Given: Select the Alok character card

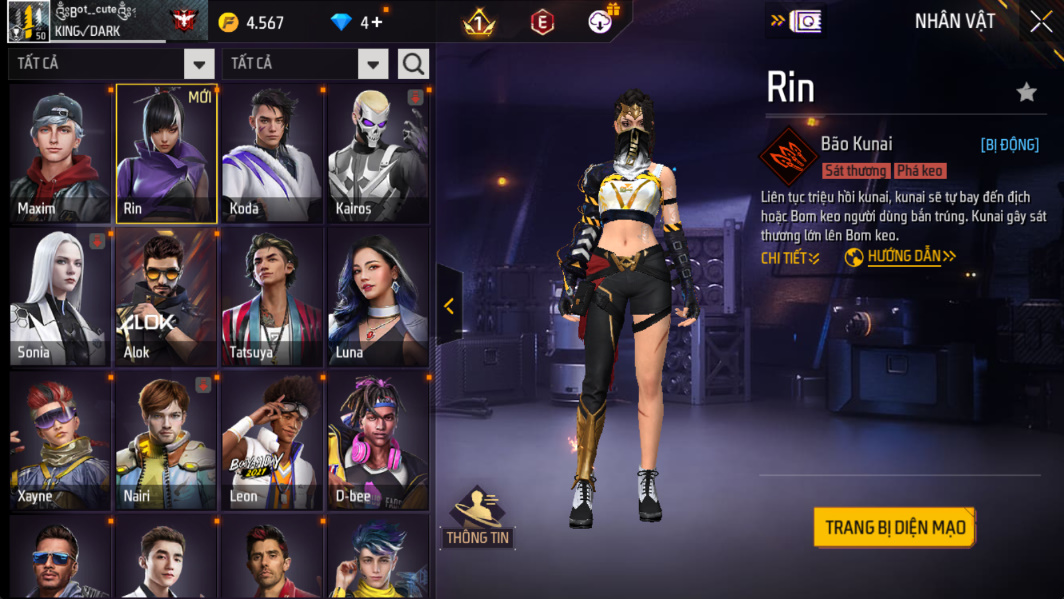Looking at the screenshot, I should tap(166, 297).
